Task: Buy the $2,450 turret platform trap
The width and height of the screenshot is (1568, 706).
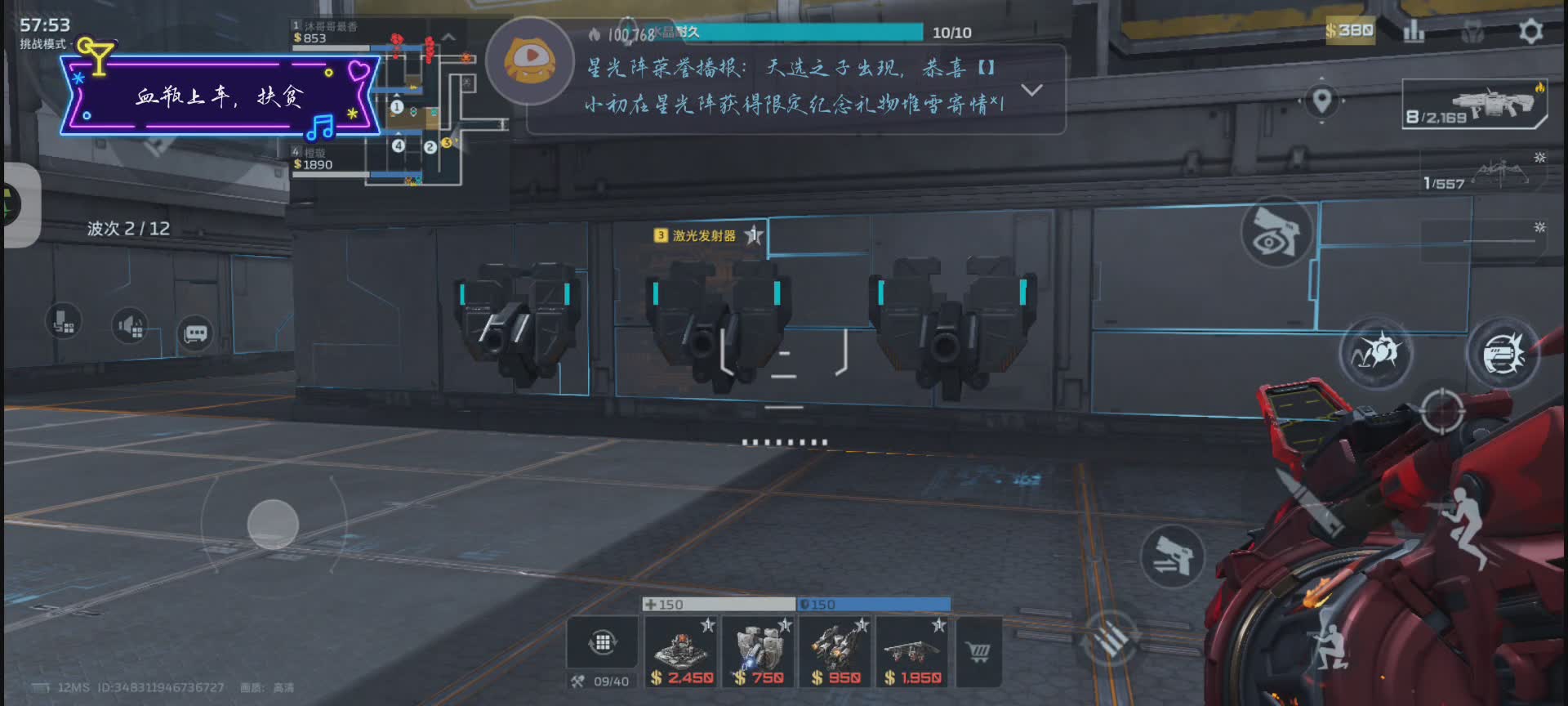Action: click(680, 653)
